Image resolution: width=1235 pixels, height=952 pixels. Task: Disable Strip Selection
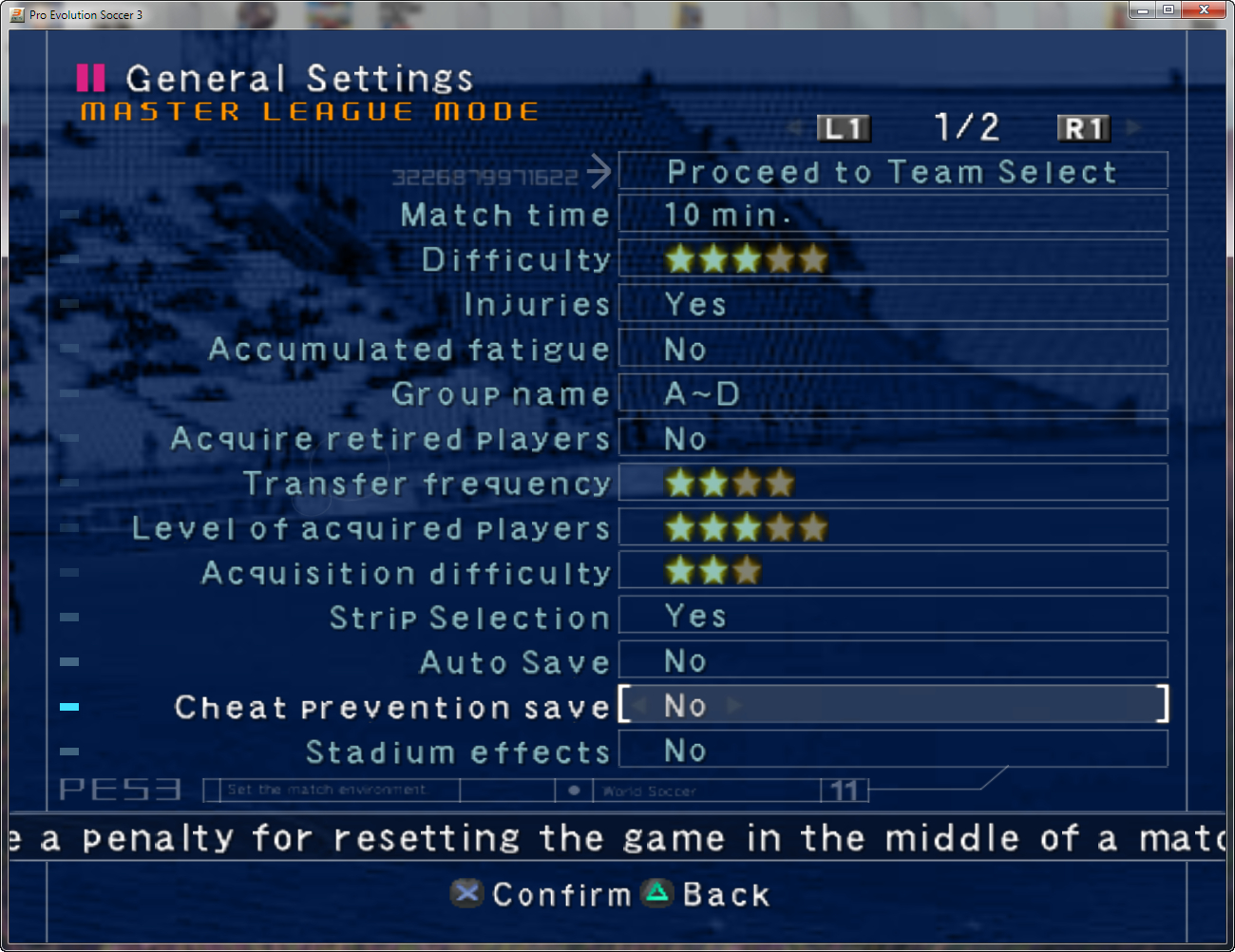(x=893, y=616)
